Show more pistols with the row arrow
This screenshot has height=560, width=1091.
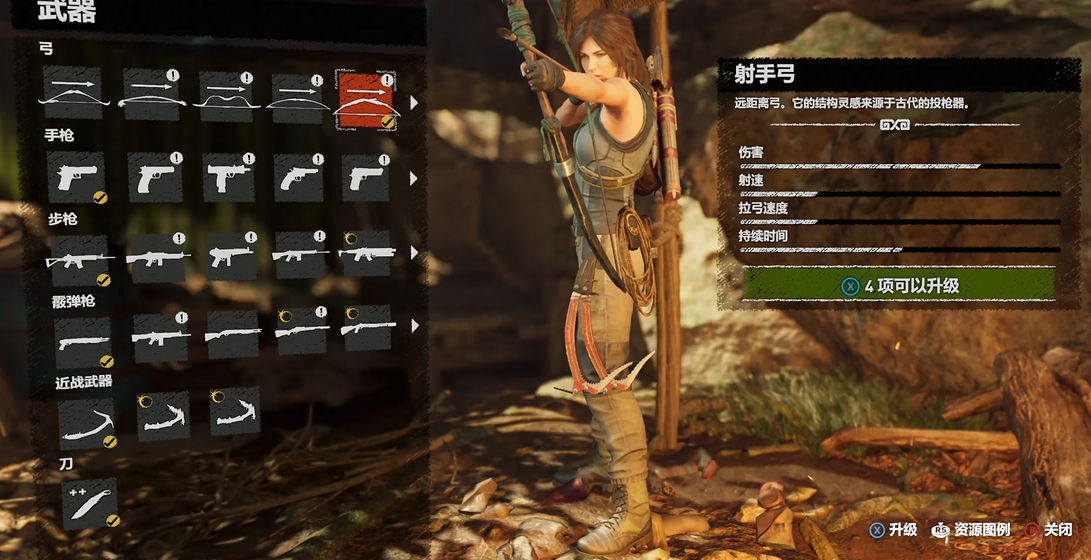click(x=414, y=179)
